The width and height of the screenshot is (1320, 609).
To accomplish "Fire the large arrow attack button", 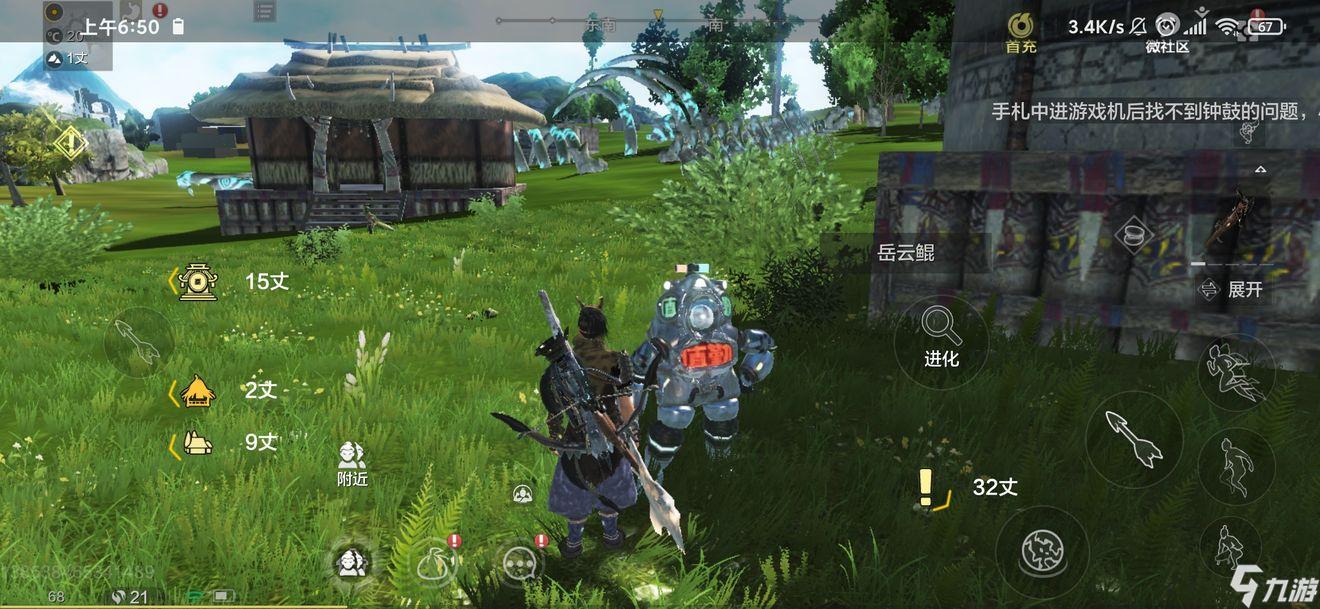I will [1134, 440].
